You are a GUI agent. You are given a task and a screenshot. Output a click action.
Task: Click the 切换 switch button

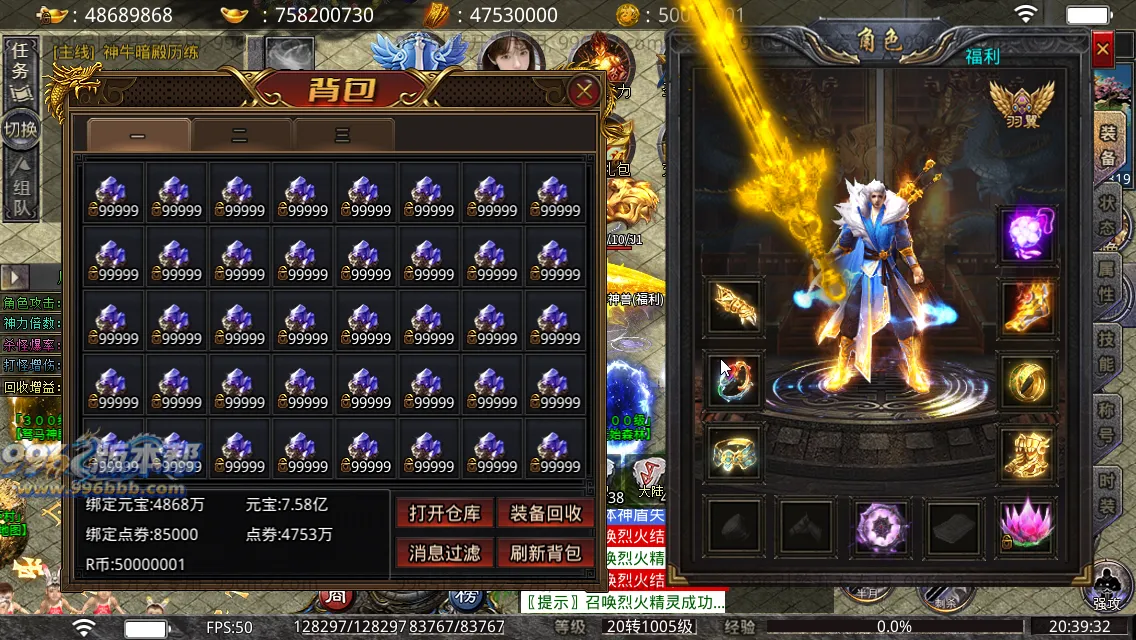(x=21, y=129)
